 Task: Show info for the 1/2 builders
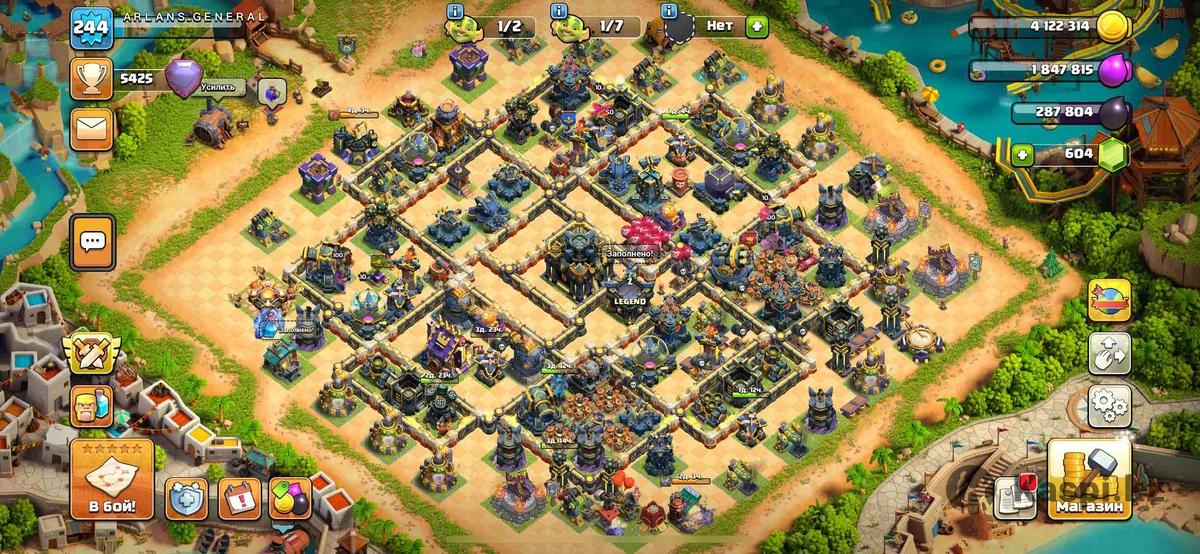[456, 10]
